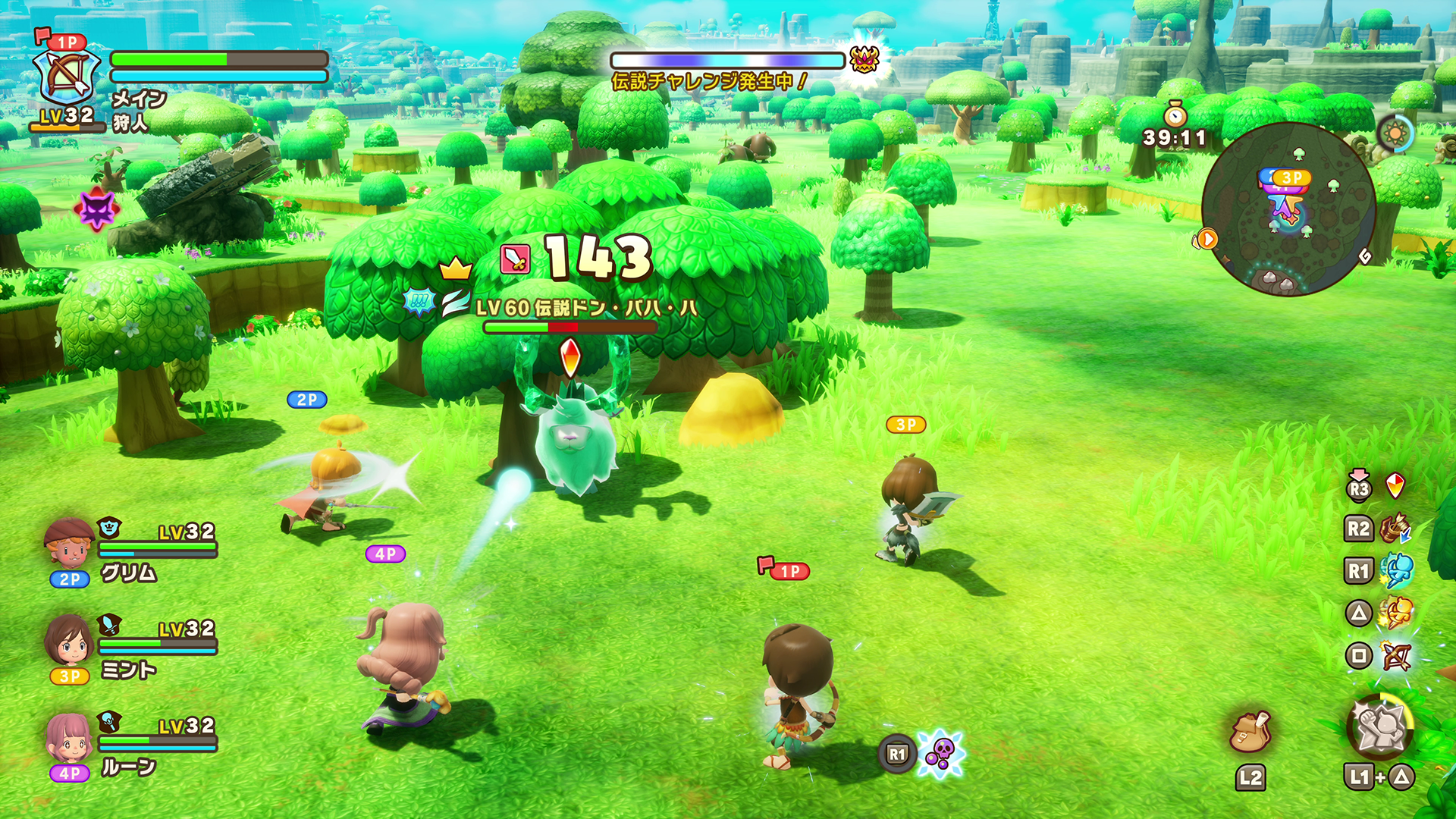Image resolution: width=1456 pixels, height=819 pixels.
Task: Activate the blue archer skill icon
Action: pyautogui.click(x=1395, y=570)
